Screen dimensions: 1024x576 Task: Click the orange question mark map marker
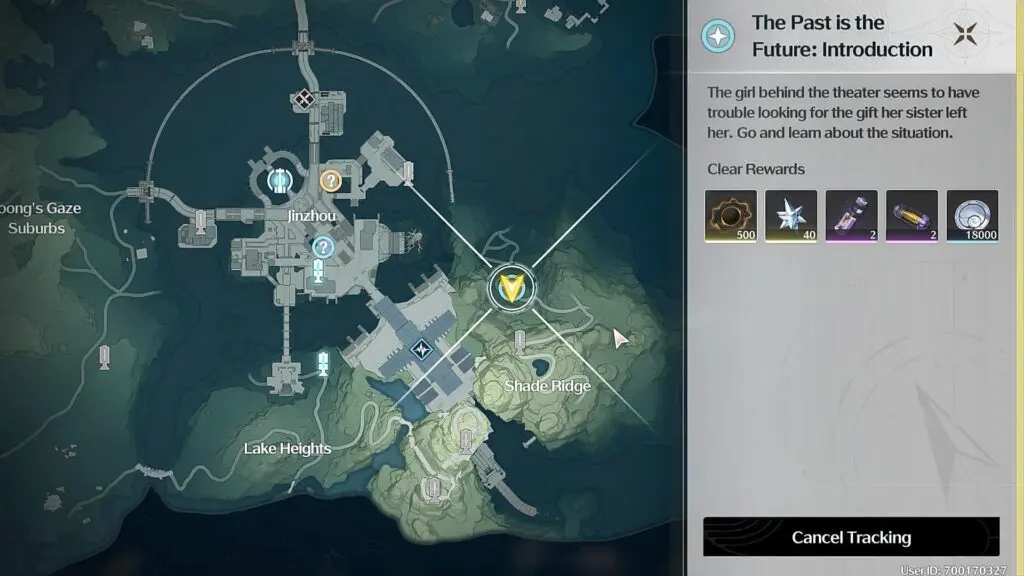click(330, 181)
